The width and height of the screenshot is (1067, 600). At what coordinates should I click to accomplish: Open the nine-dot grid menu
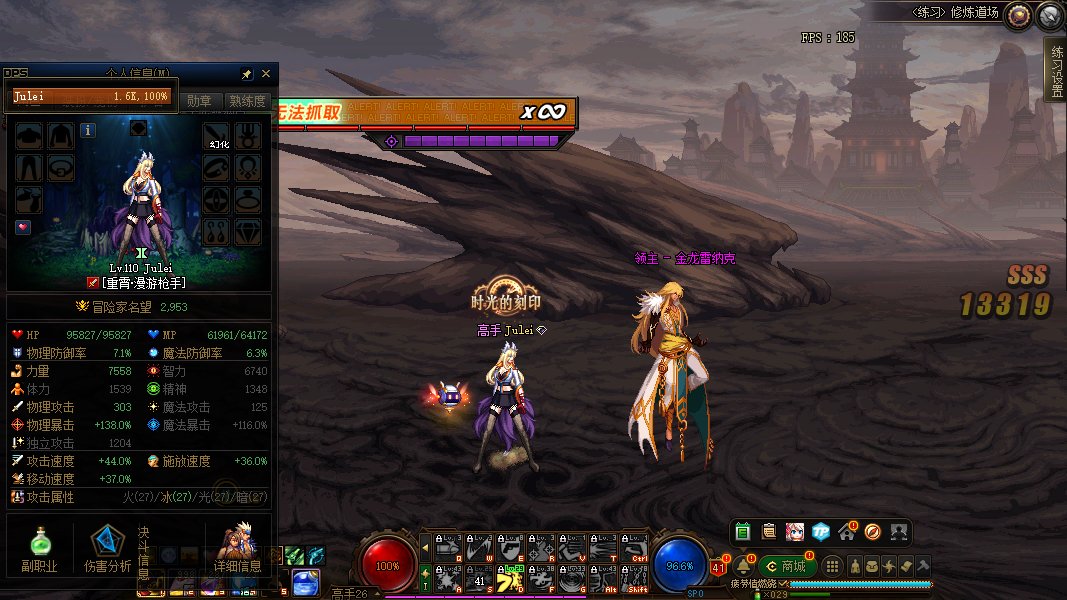pos(833,566)
